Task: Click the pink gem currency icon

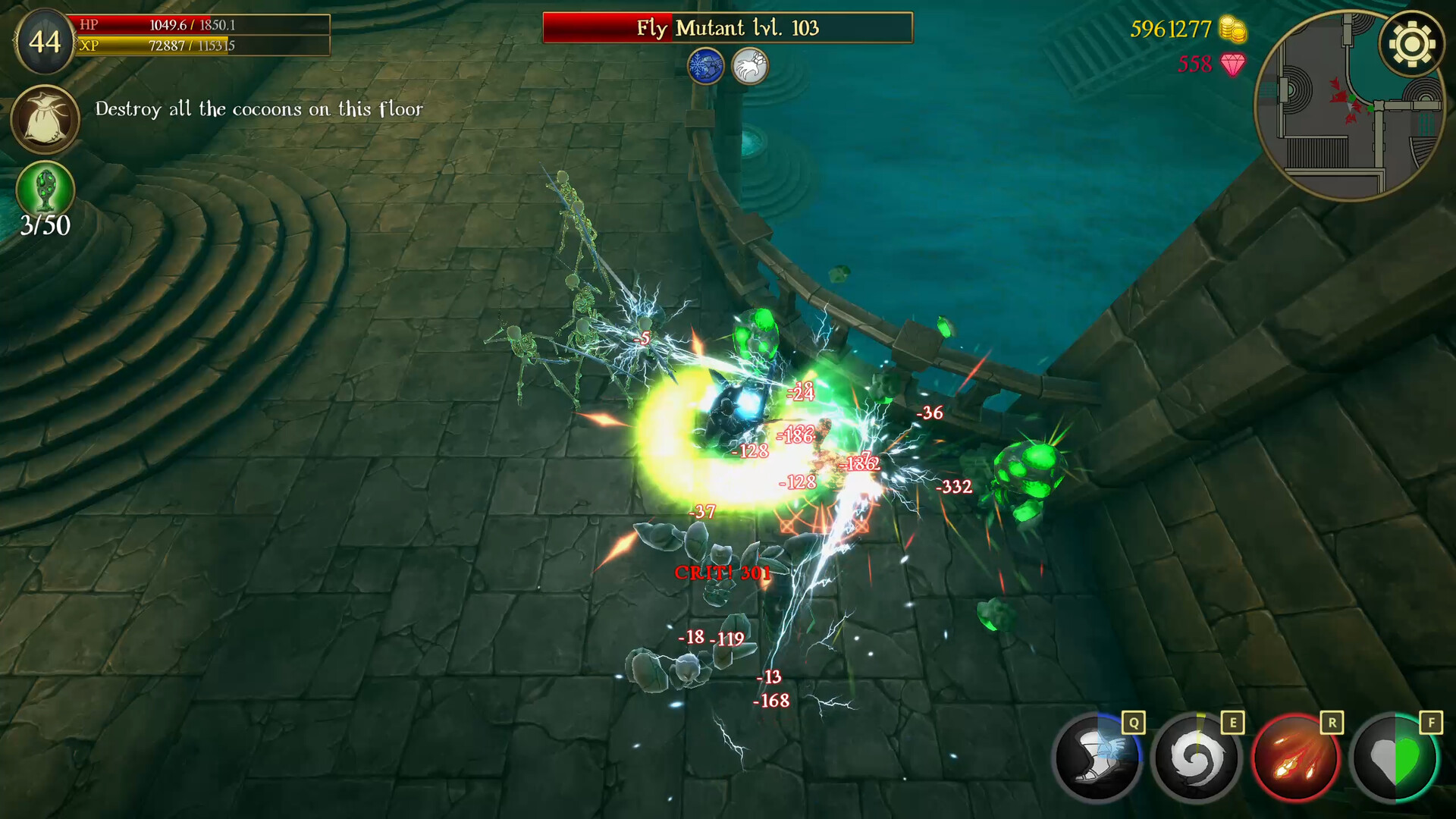Action: (x=1232, y=66)
